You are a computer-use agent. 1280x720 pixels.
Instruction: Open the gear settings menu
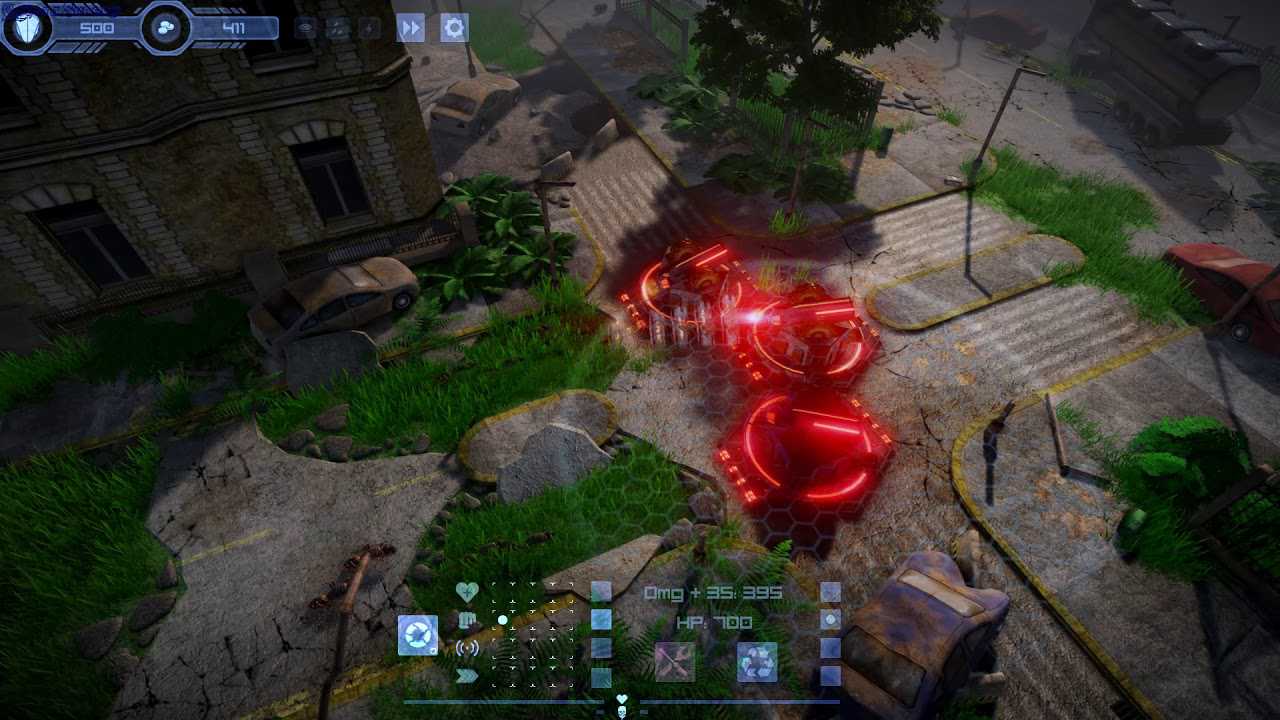coord(454,27)
